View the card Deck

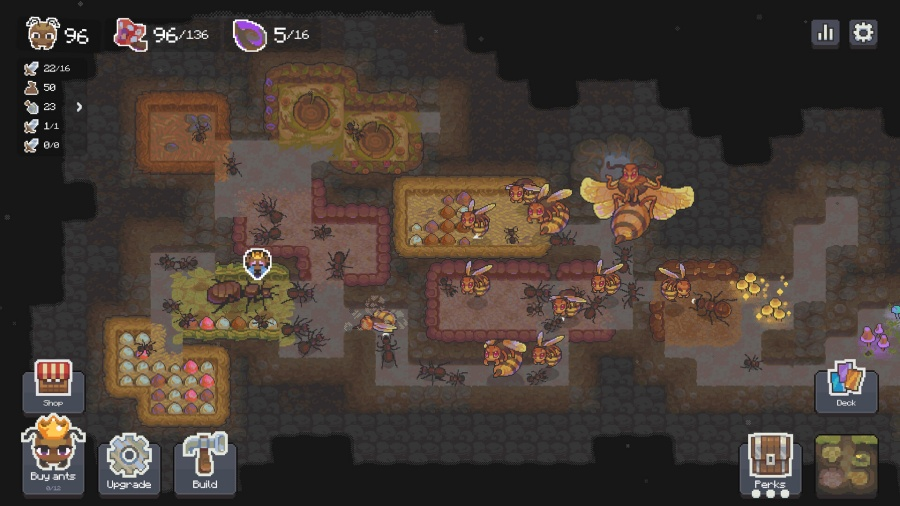[x=846, y=385]
